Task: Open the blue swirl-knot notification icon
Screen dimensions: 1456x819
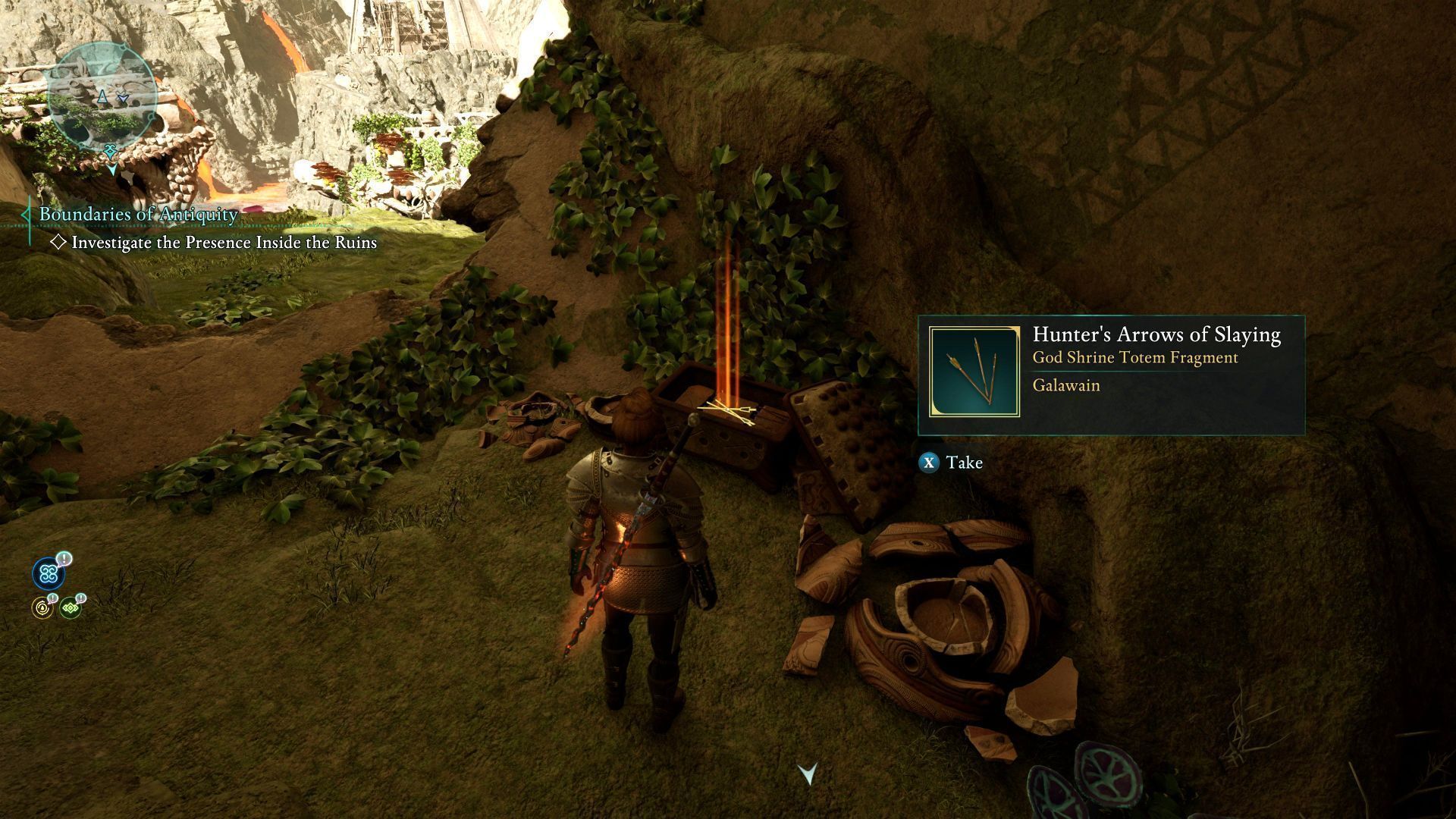Action: tap(49, 574)
